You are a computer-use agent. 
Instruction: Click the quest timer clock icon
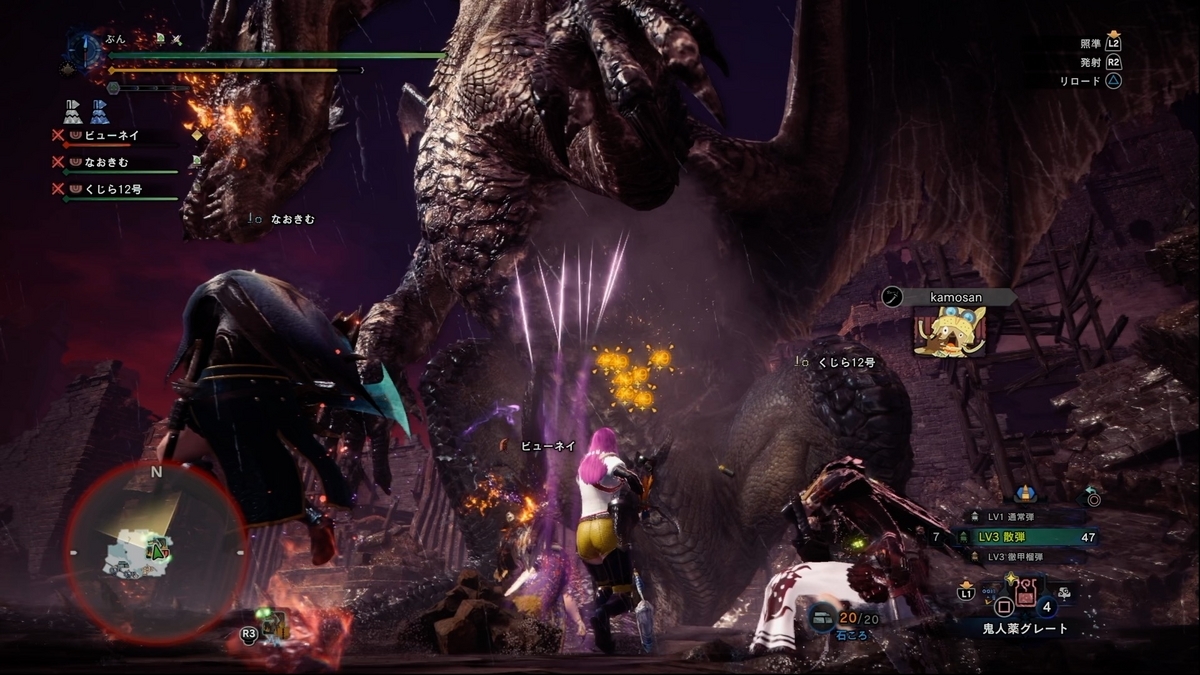[x=85, y=51]
